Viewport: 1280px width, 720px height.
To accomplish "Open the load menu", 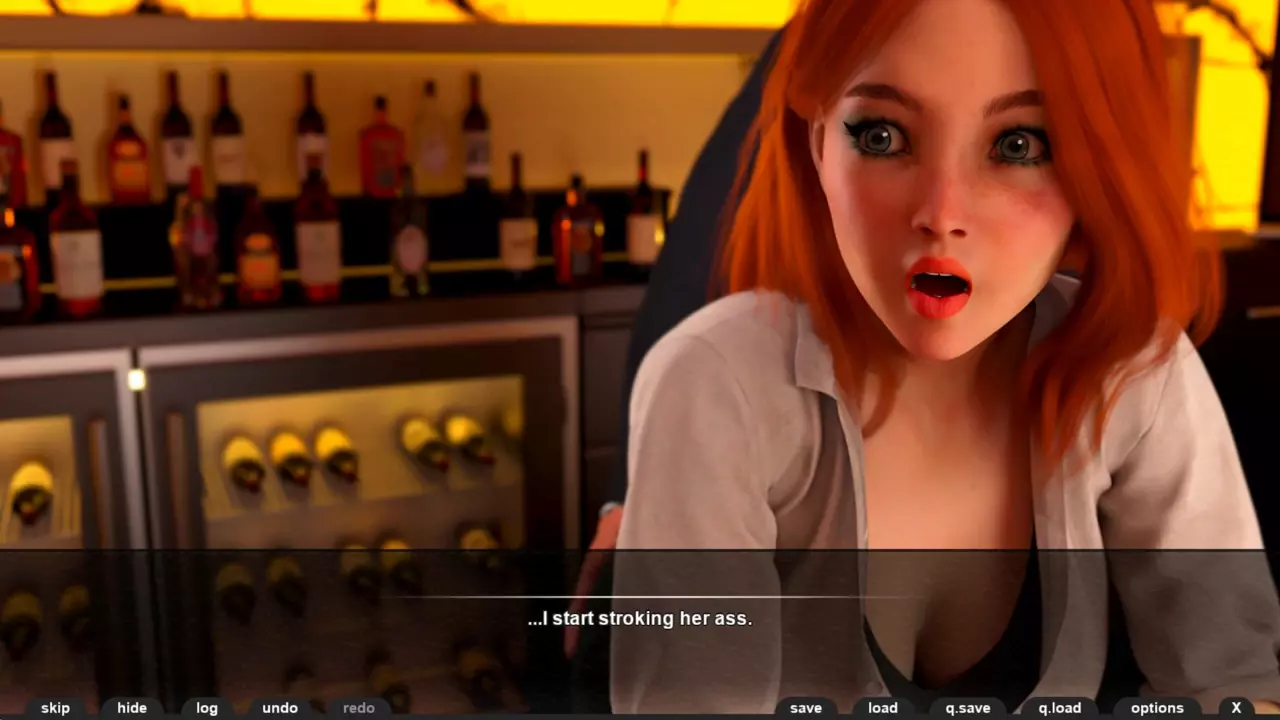I will (882, 708).
